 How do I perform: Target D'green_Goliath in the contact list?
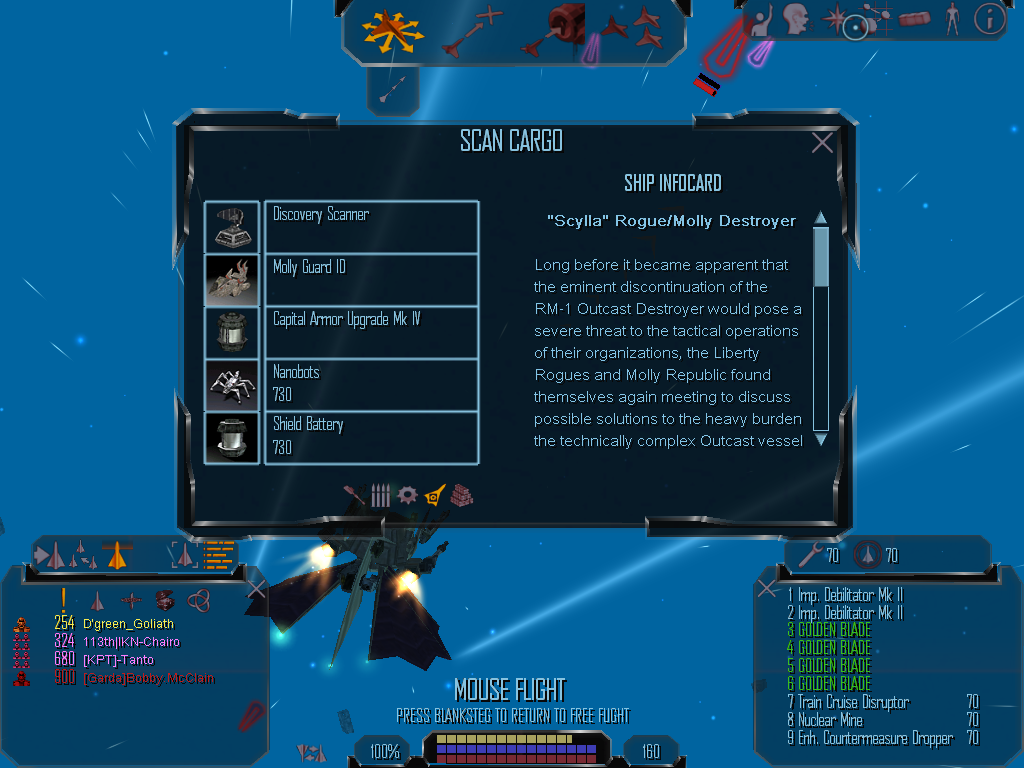pyautogui.click(x=128, y=624)
